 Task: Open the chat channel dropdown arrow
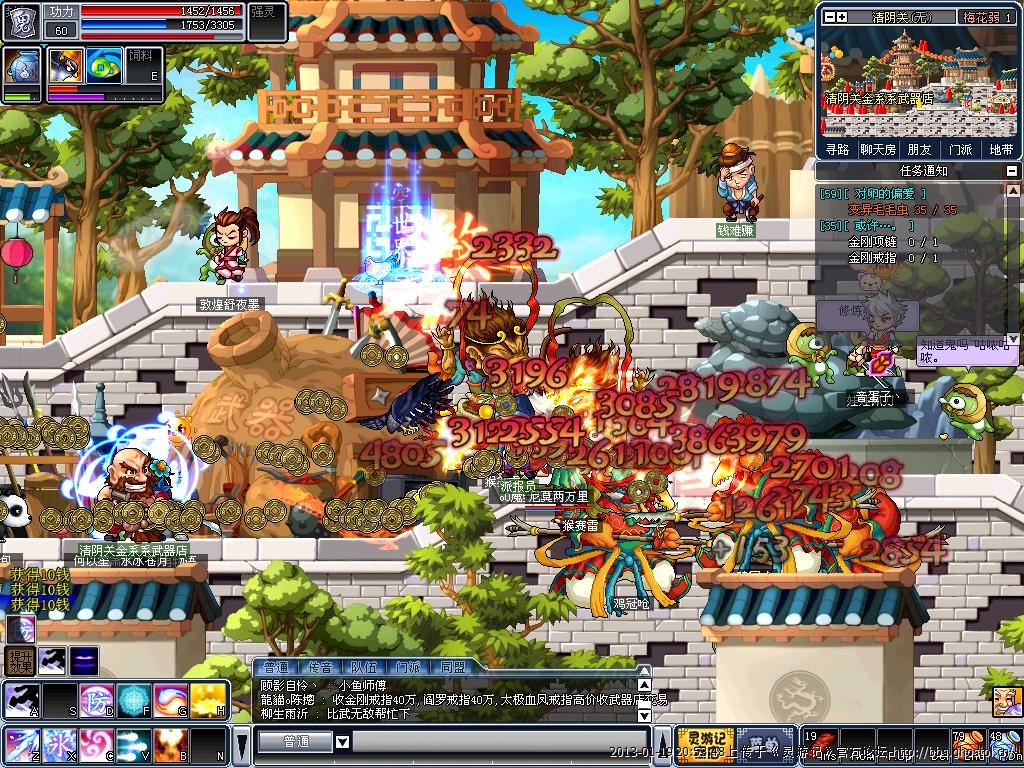pyautogui.click(x=342, y=742)
